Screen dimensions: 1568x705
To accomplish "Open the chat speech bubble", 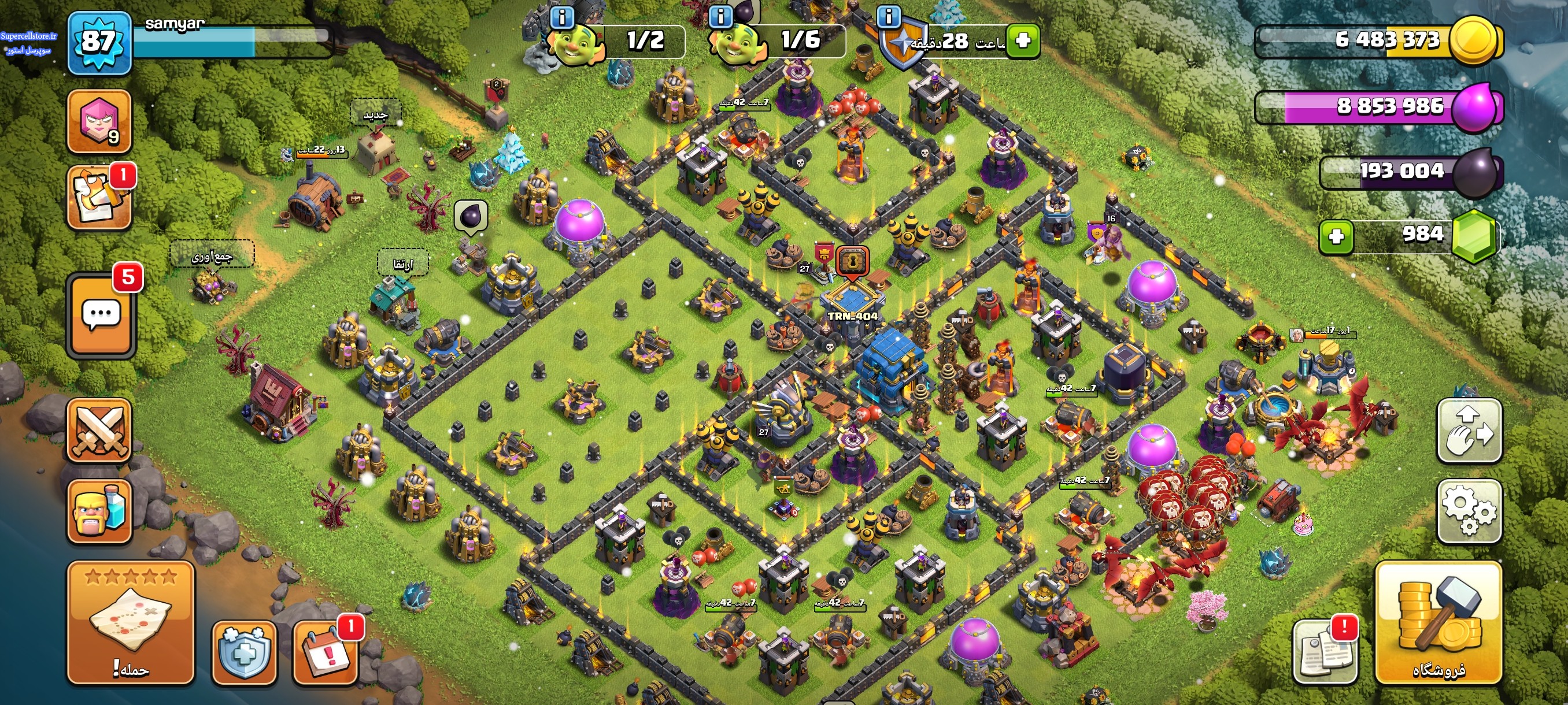I will coord(101,314).
